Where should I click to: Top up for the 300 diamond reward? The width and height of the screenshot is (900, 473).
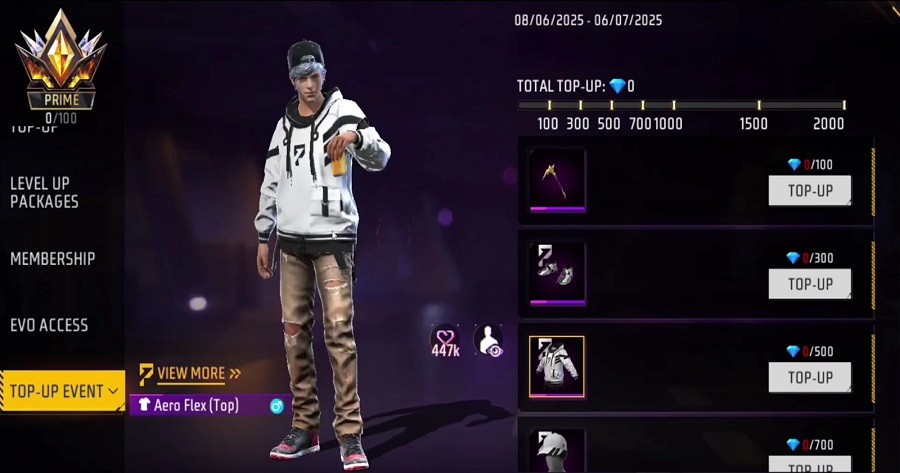click(809, 283)
